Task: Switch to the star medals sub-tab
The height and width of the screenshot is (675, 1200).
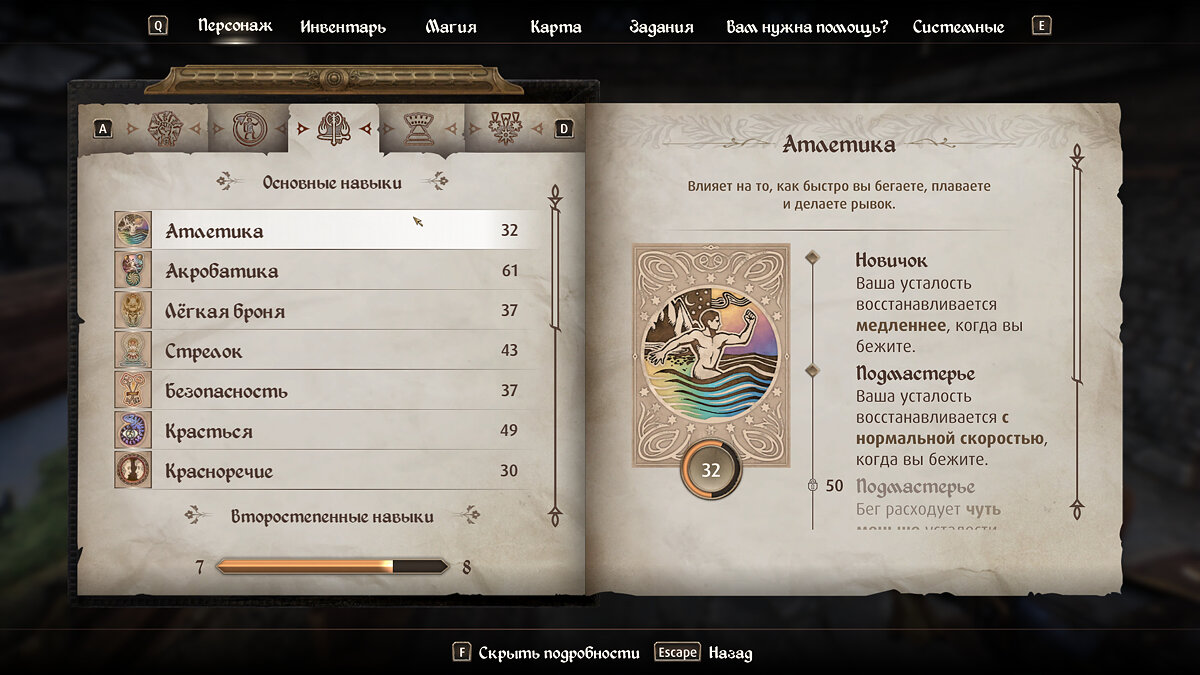Action: click(504, 128)
